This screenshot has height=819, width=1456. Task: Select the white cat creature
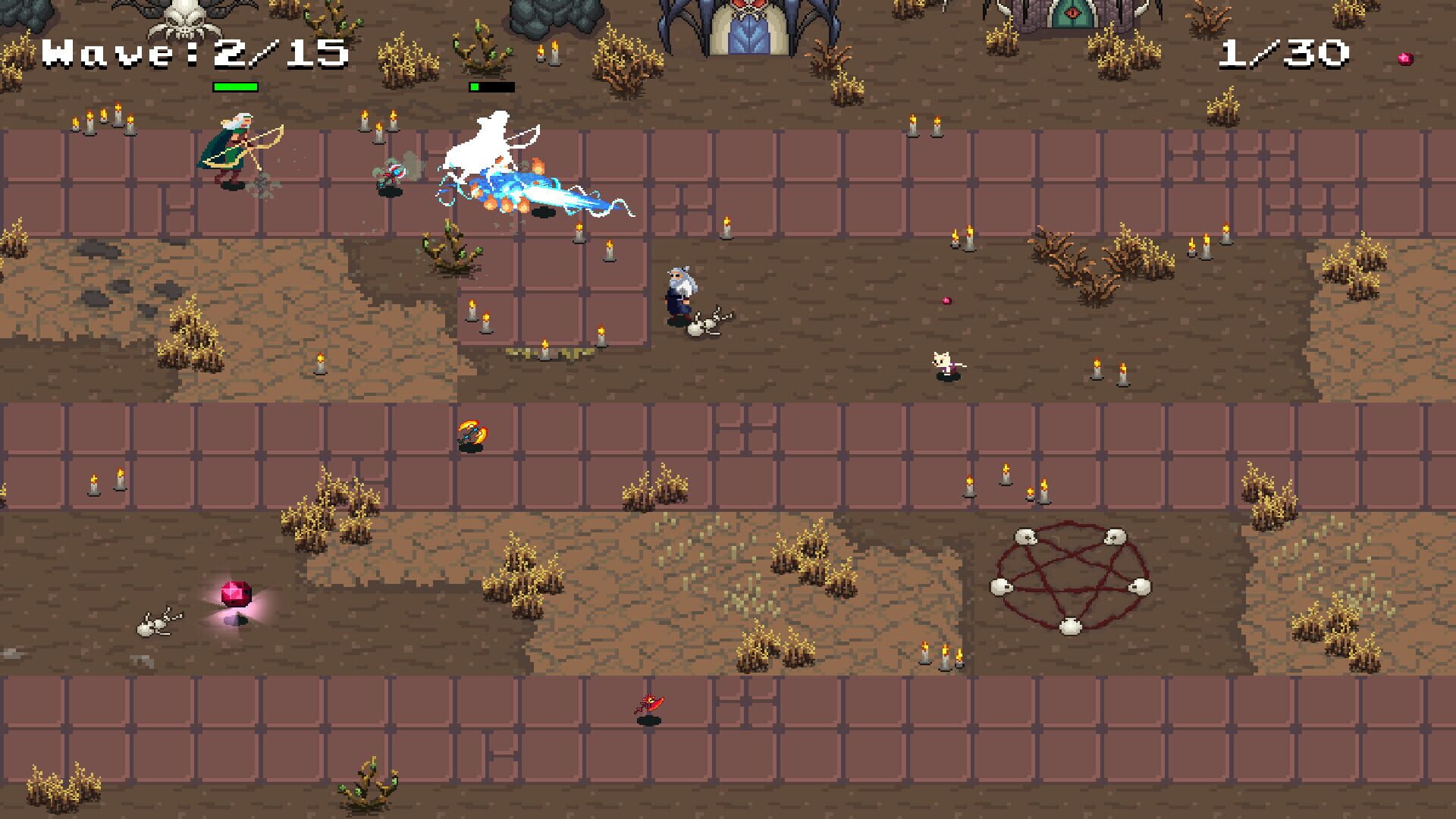[x=940, y=364]
